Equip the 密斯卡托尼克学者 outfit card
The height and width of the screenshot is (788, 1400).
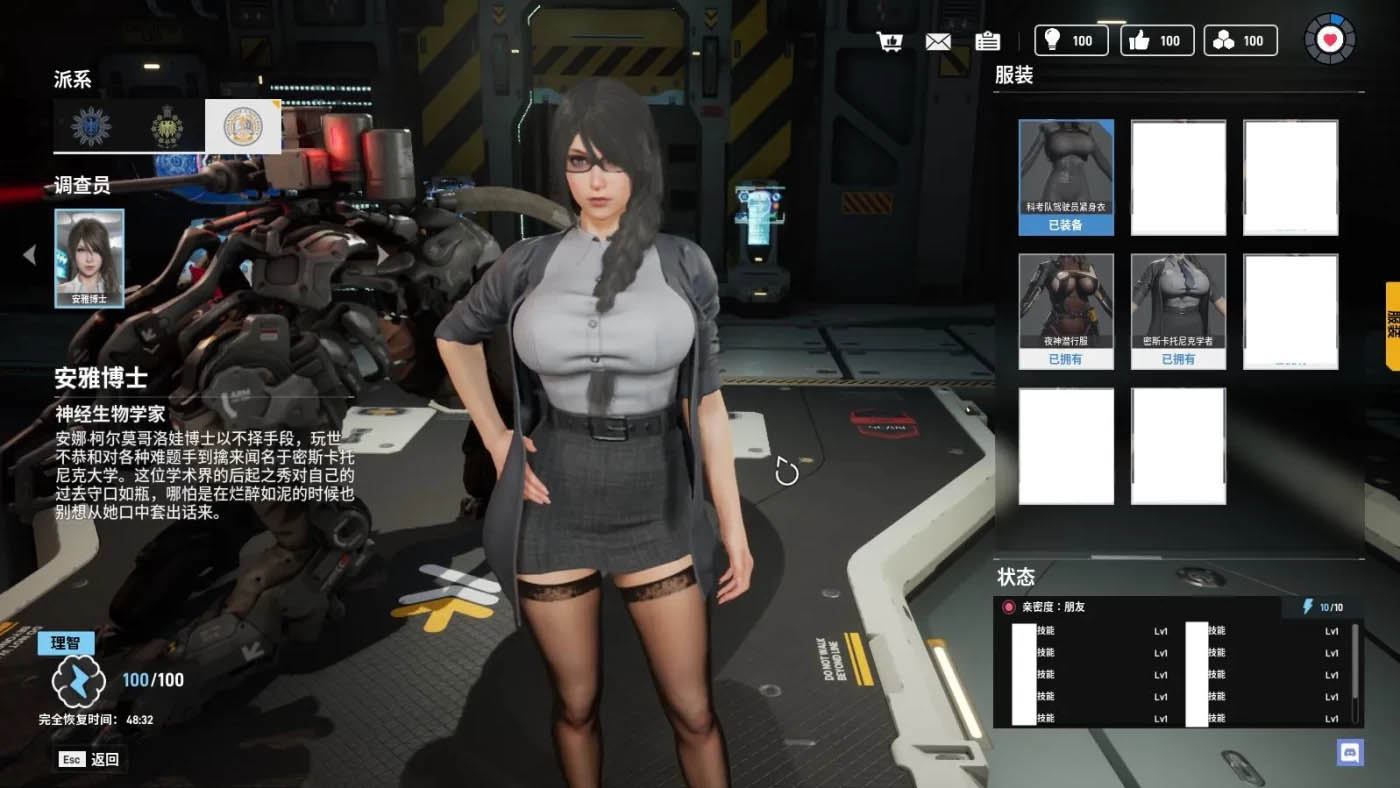[1178, 311]
